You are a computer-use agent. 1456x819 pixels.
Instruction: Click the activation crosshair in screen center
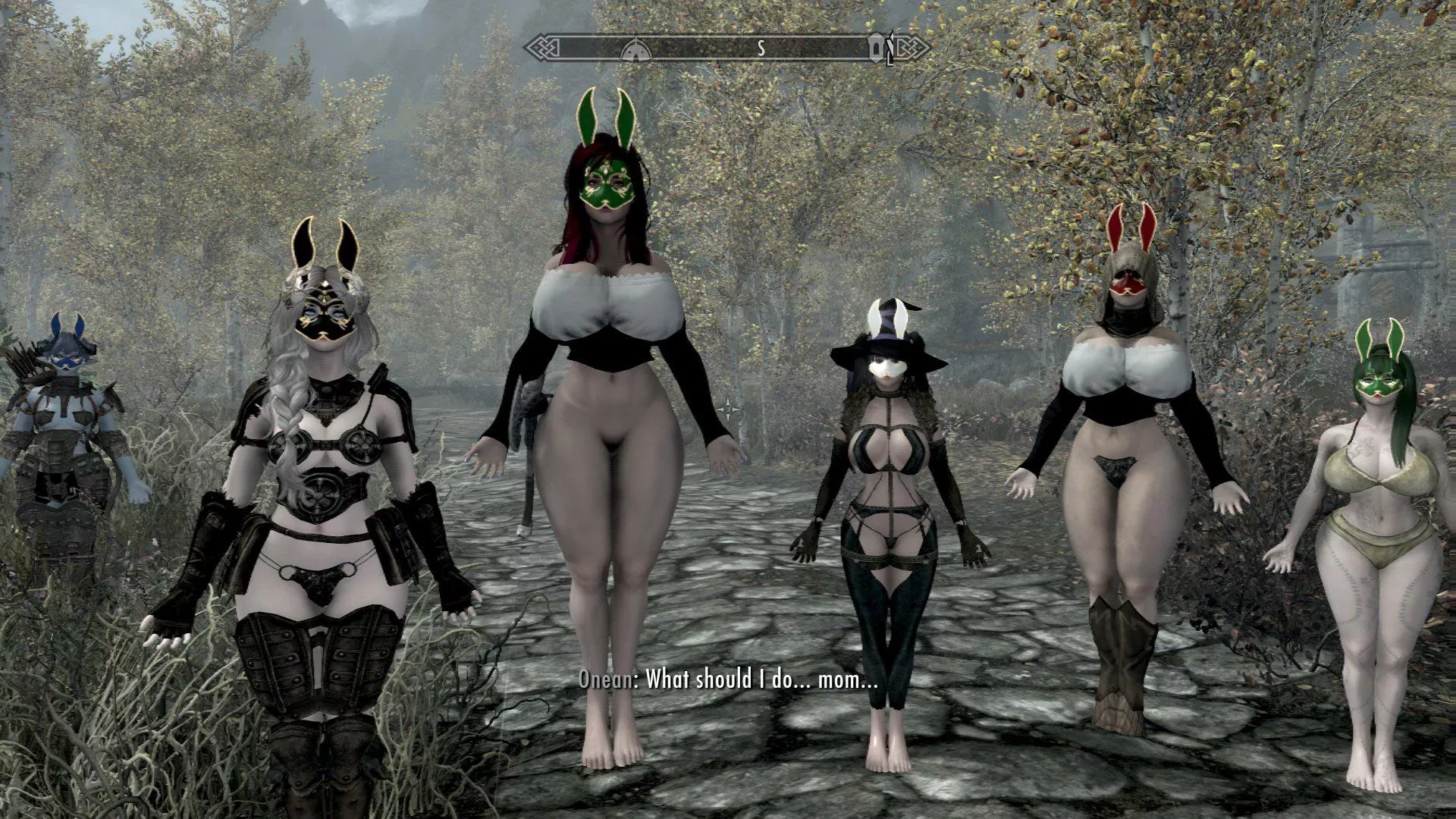728,409
